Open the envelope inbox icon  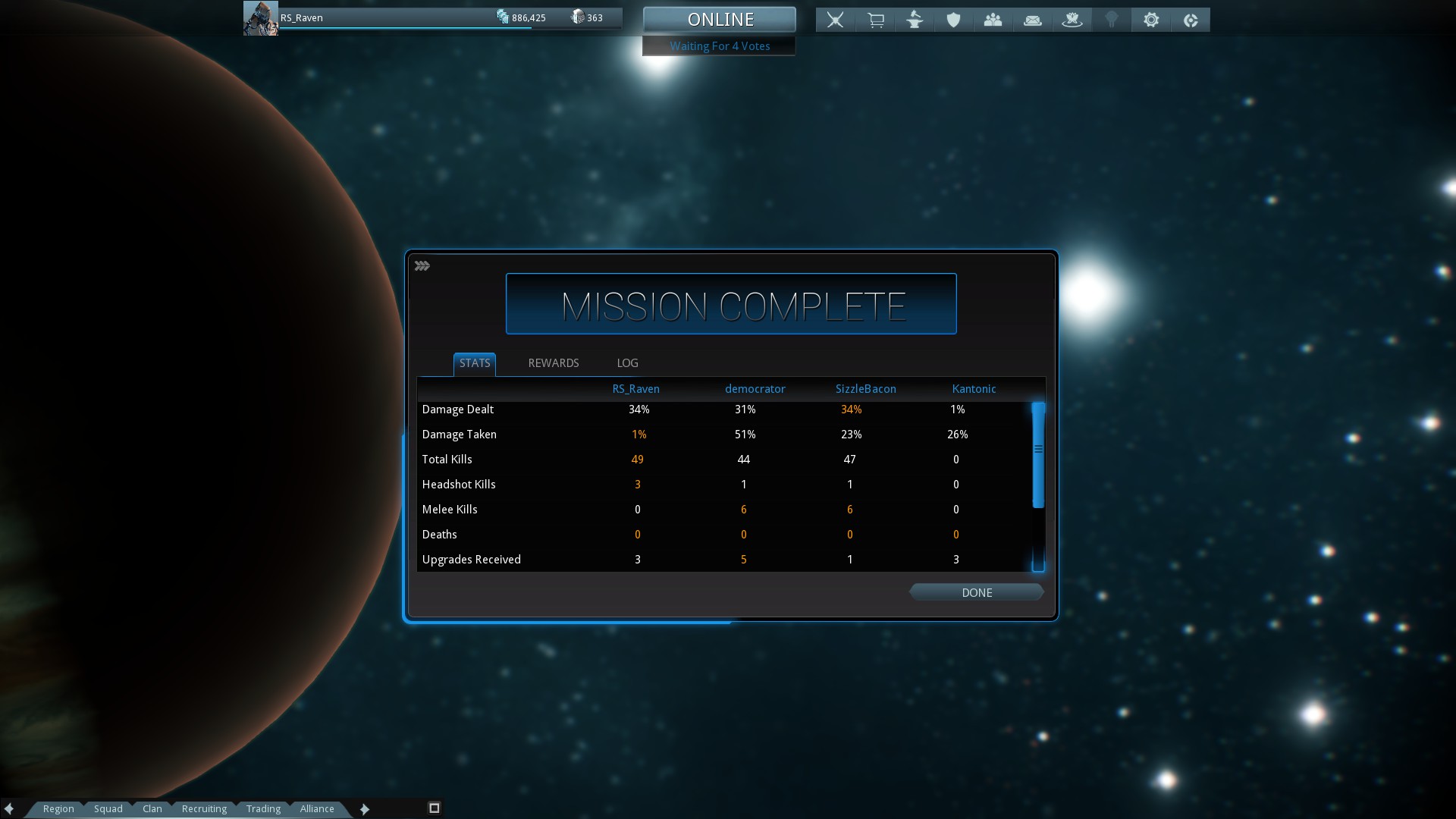click(1033, 20)
